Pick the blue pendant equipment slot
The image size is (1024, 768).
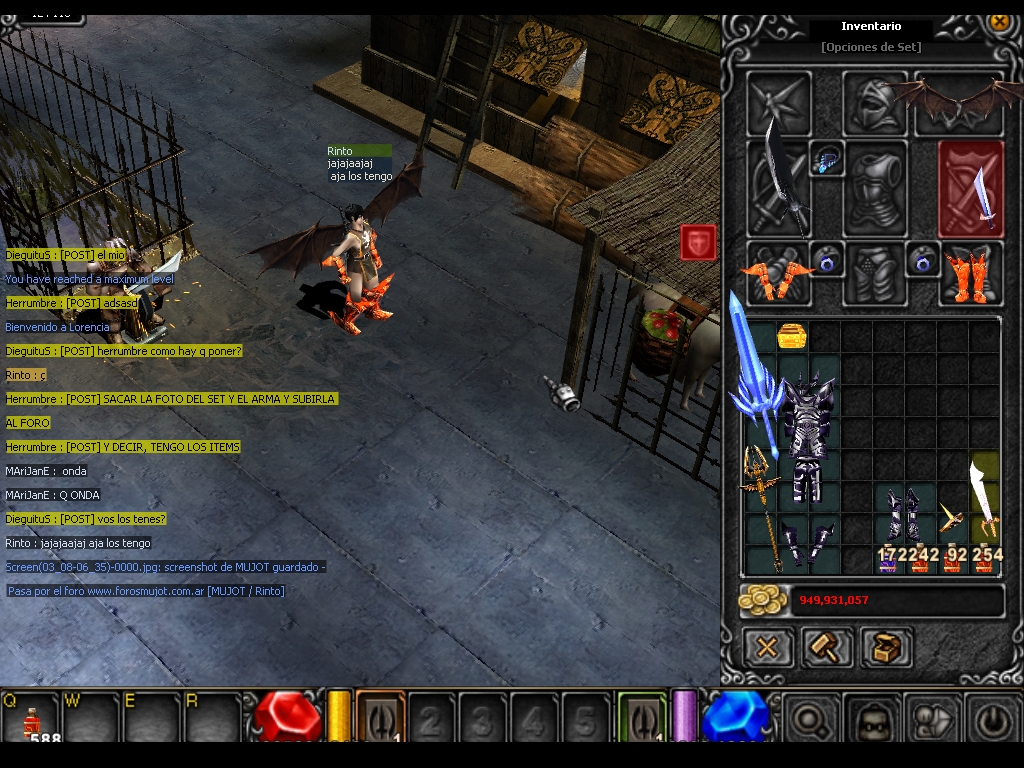tap(827, 159)
